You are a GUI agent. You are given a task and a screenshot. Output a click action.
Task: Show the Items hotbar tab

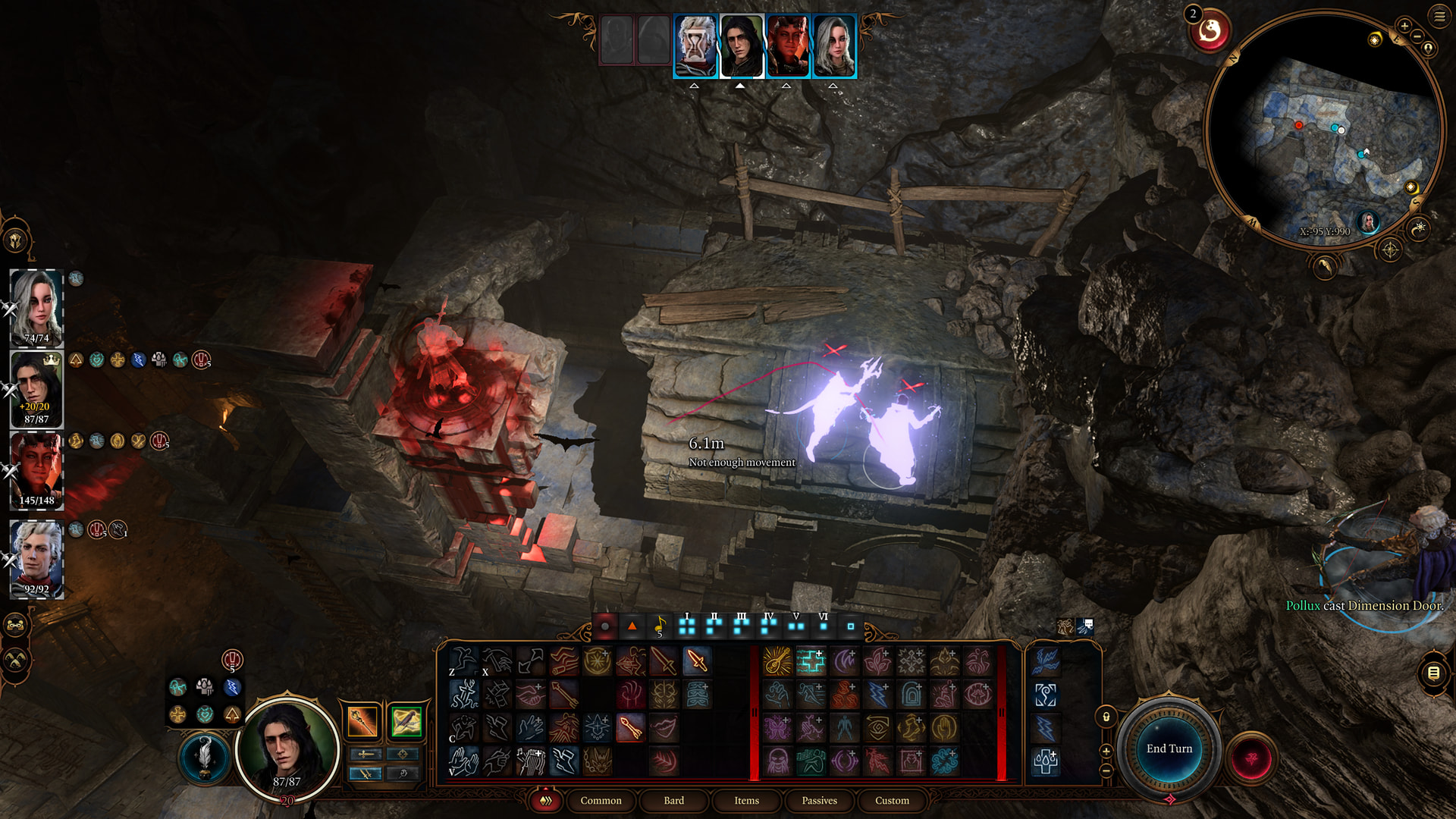point(746,801)
